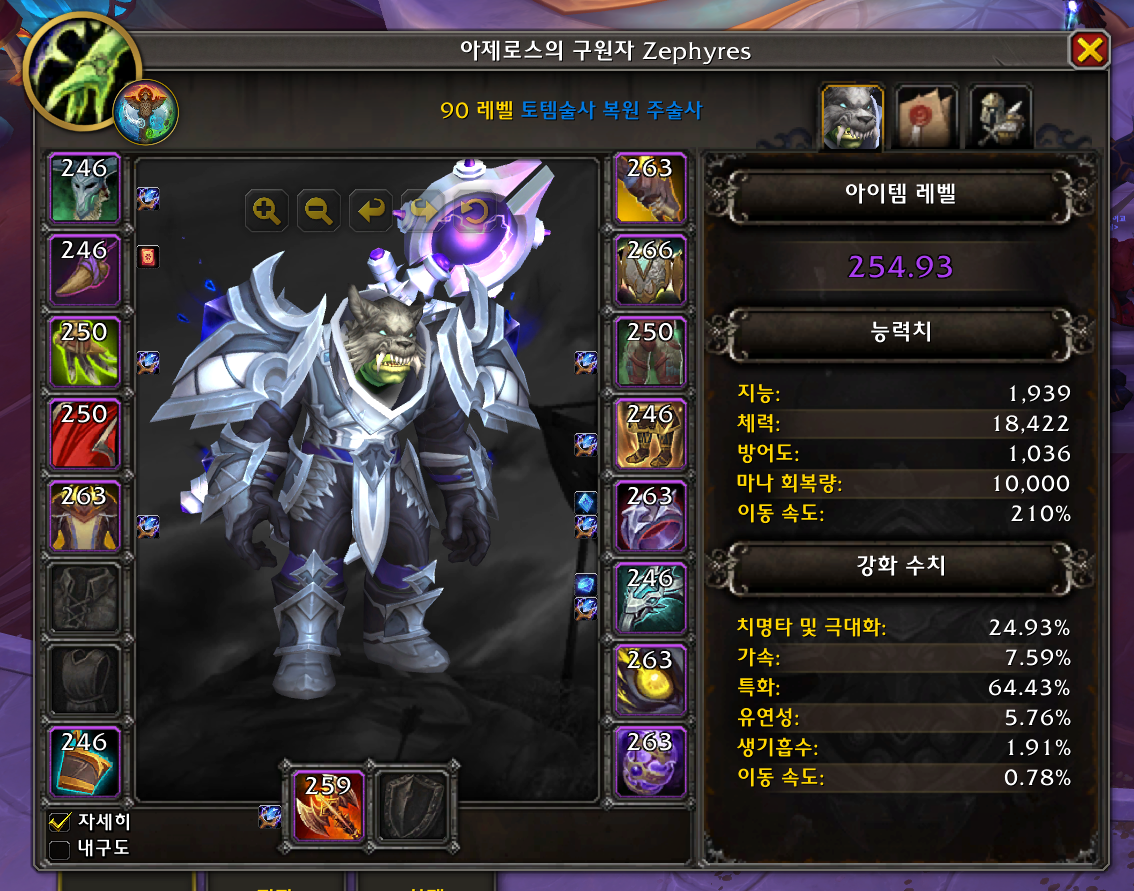
Task: Open the equipment manager tab
Action: 1000,117
